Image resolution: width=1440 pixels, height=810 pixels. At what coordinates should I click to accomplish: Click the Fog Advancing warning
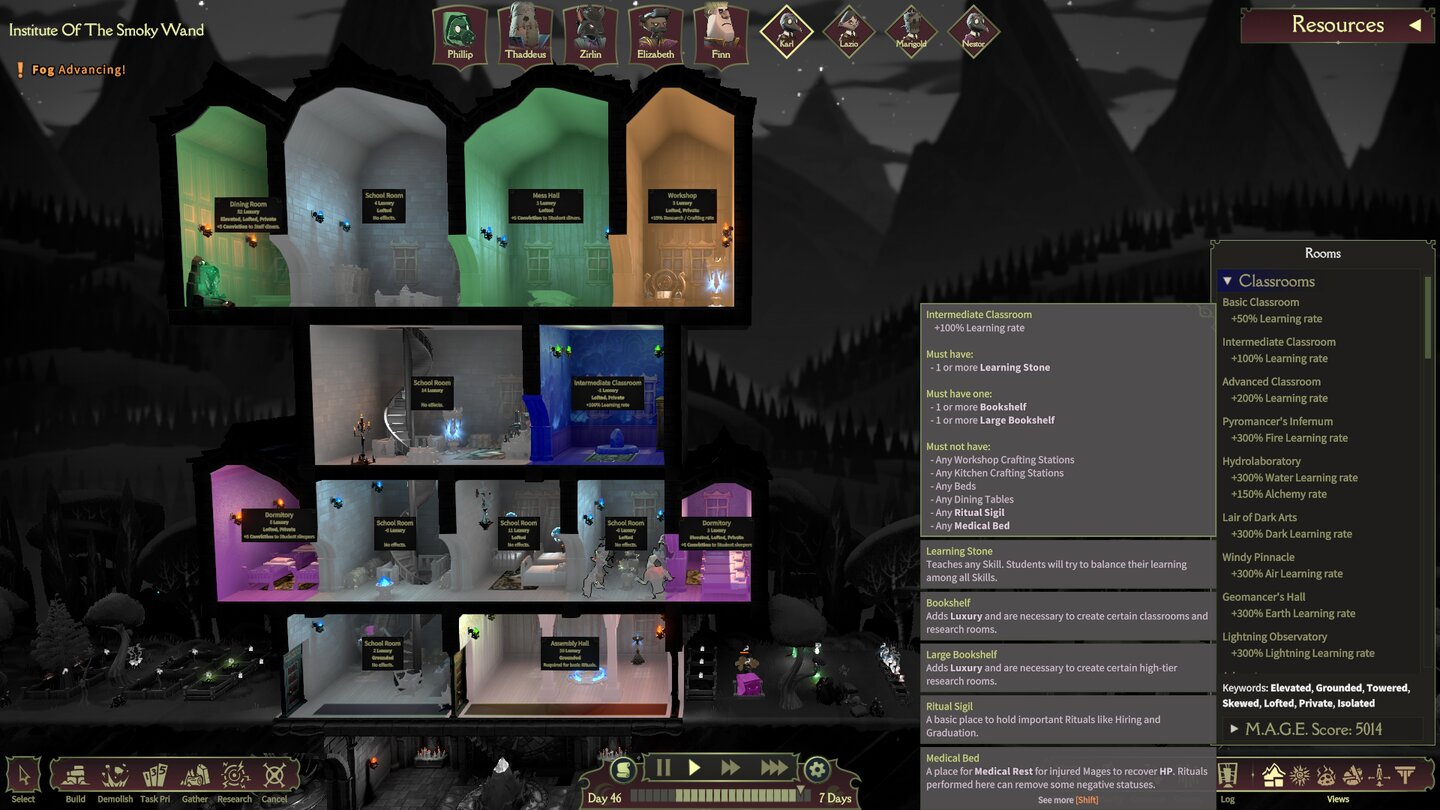click(70, 70)
